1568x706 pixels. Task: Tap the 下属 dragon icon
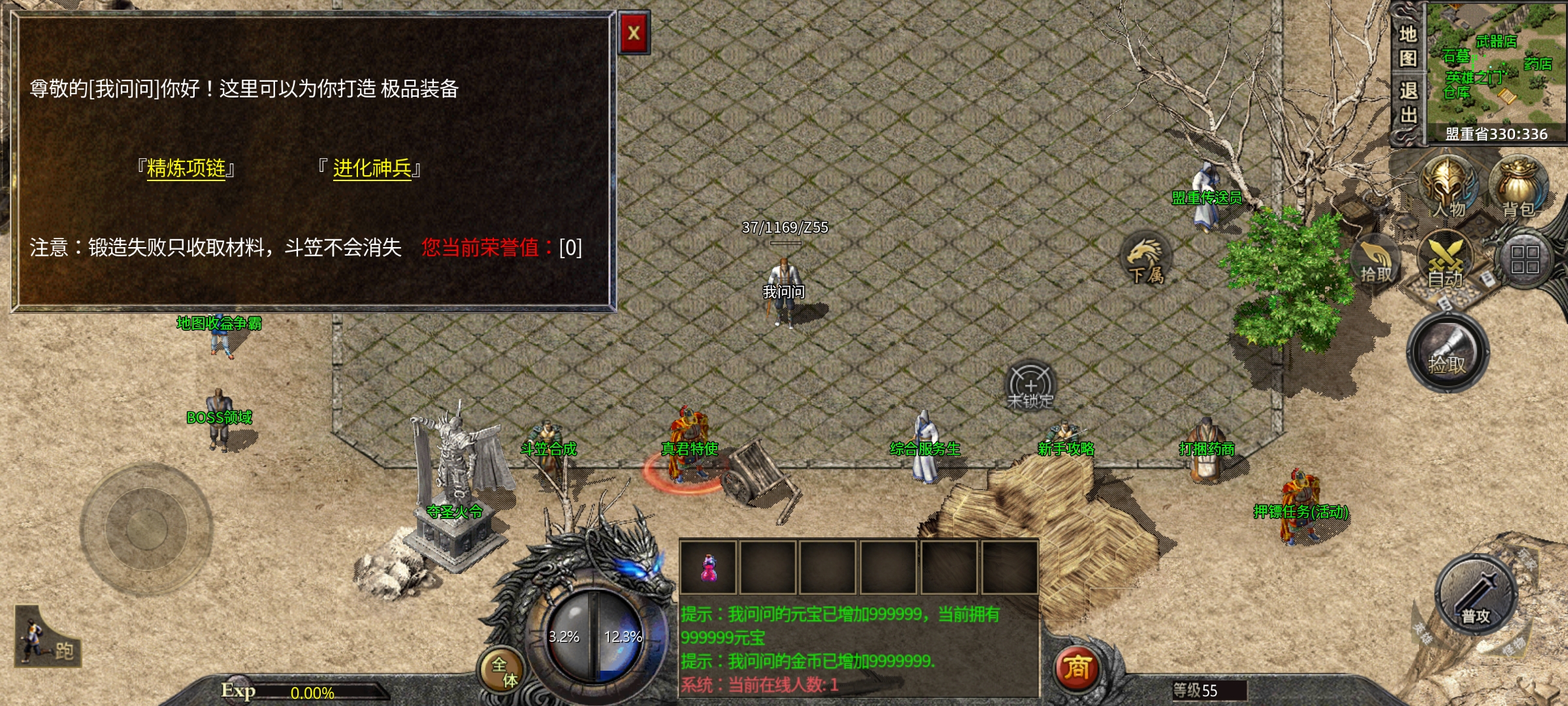point(1146,260)
